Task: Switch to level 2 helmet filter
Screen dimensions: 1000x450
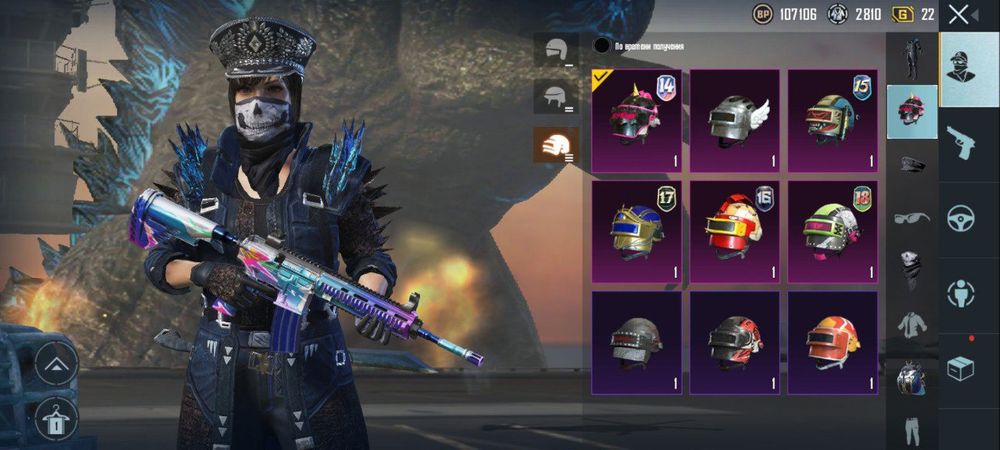Action: tap(555, 98)
